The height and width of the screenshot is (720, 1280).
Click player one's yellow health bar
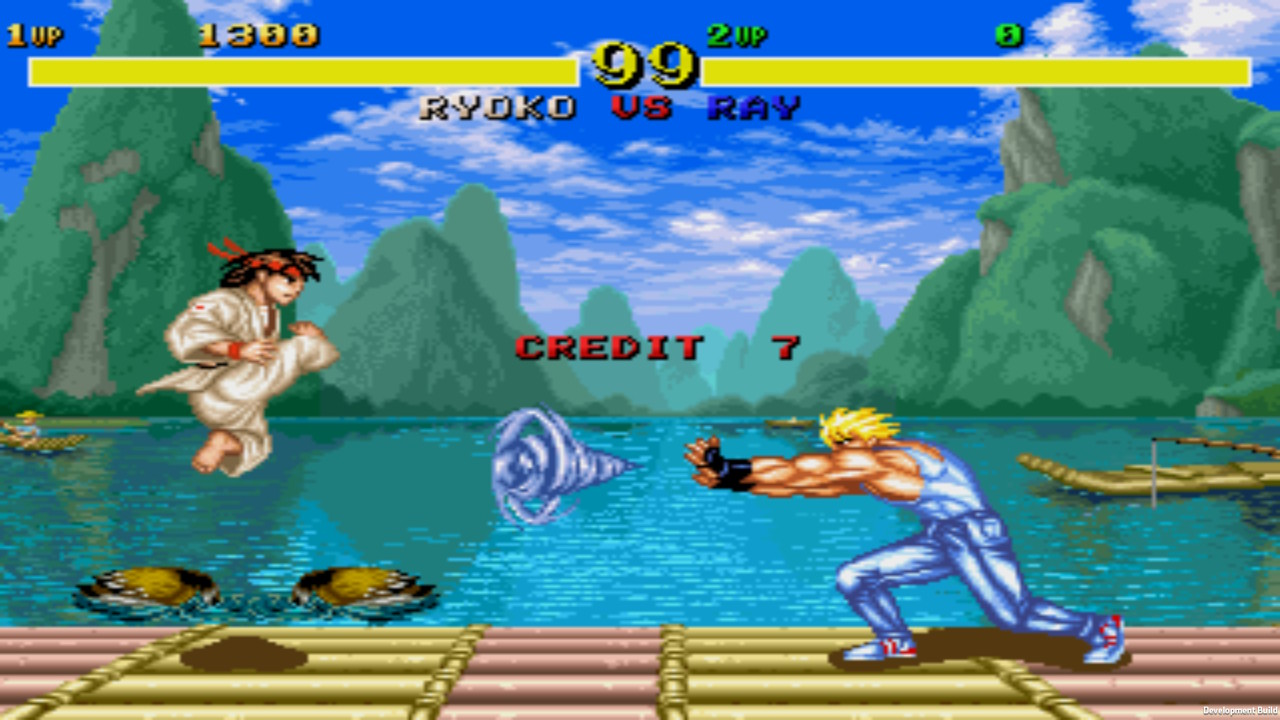click(x=300, y=70)
